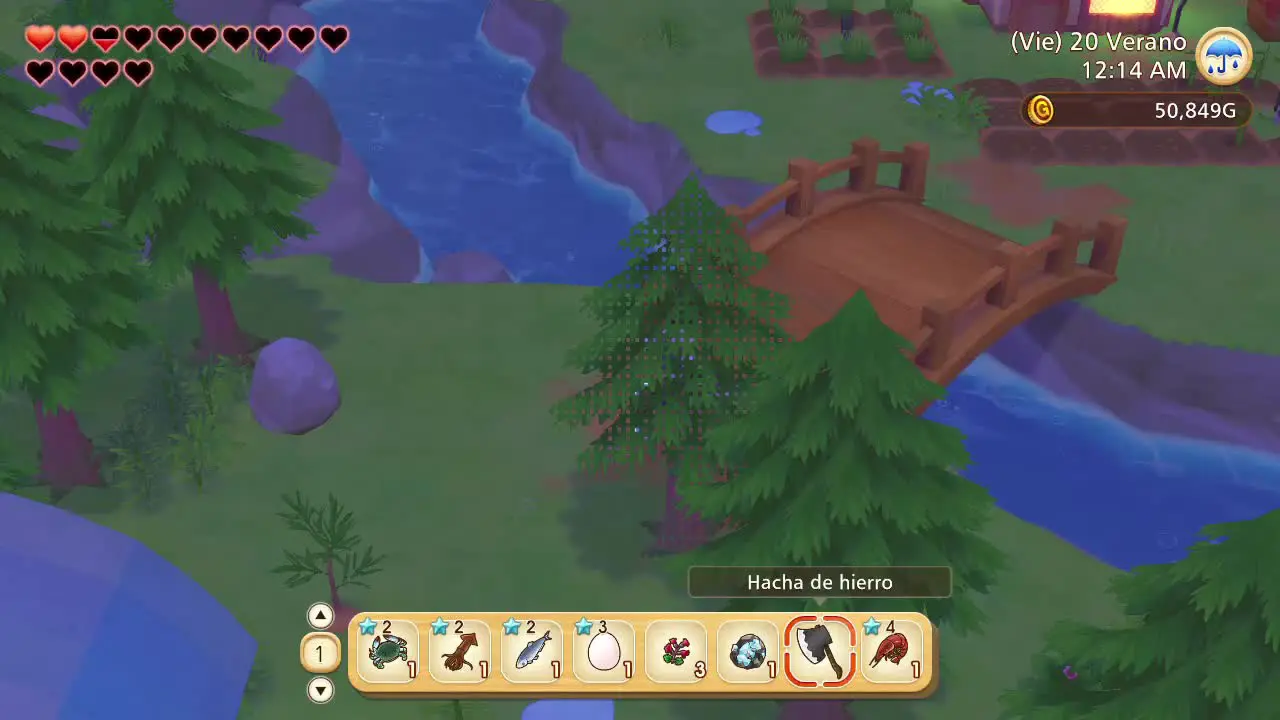Select the crab hotbar slot

click(388, 652)
